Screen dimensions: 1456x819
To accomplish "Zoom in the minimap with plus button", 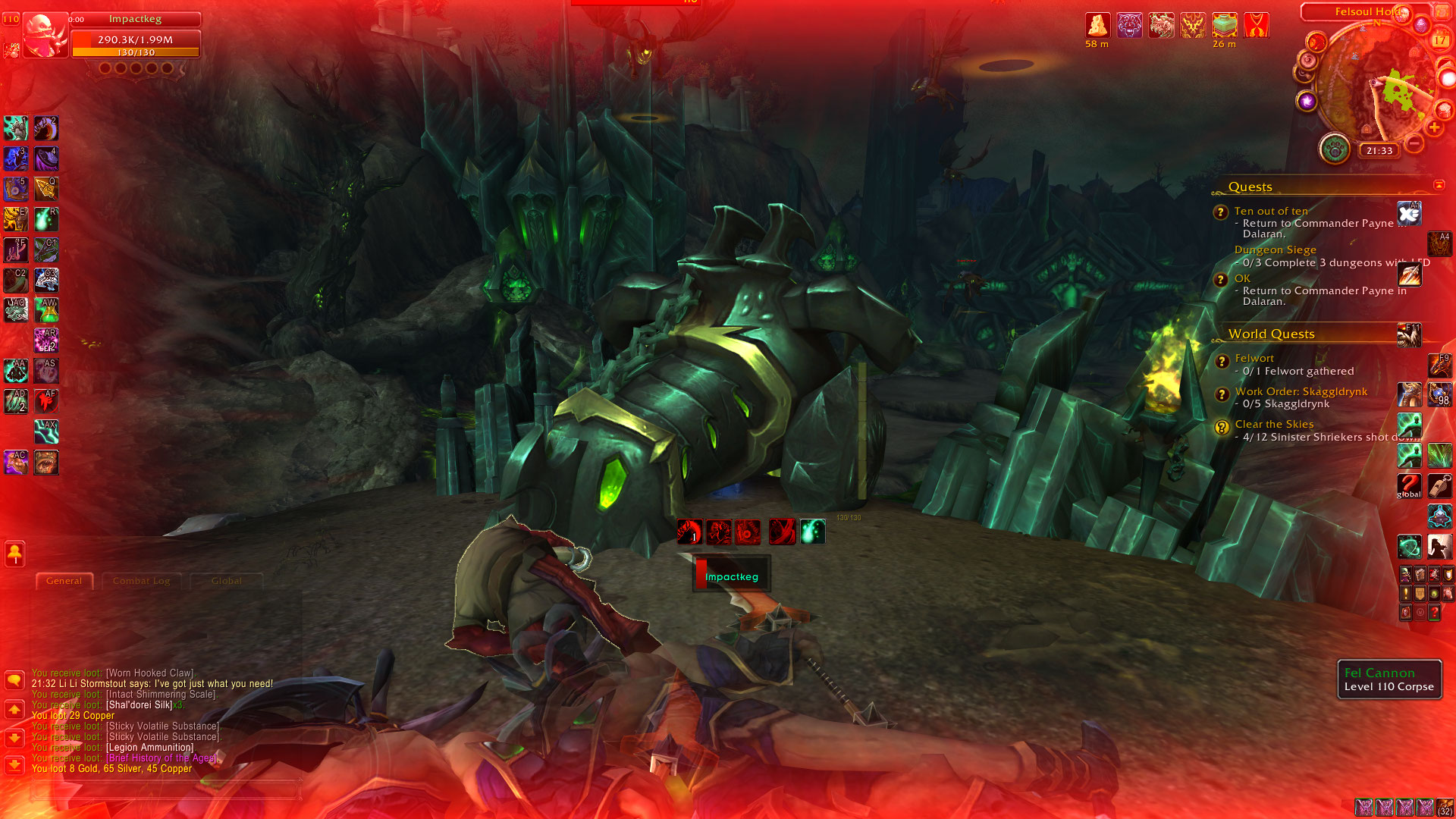I will pos(1434,127).
